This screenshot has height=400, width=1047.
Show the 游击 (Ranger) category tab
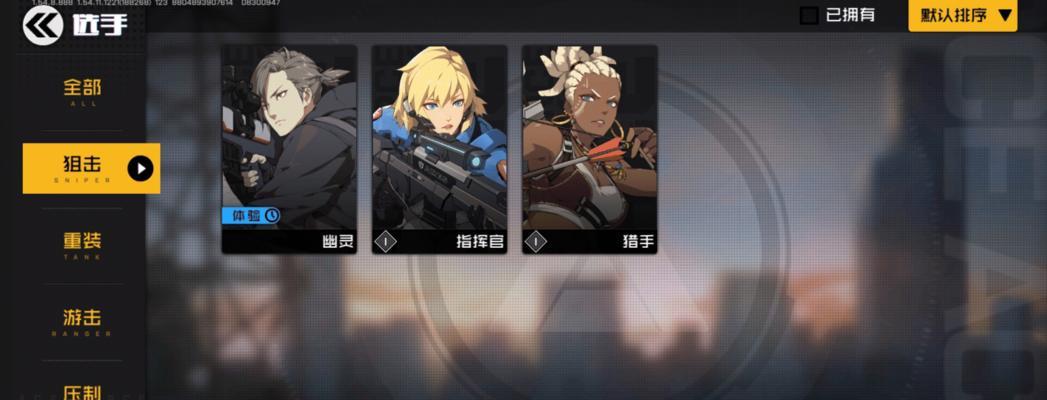click(x=82, y=322)
